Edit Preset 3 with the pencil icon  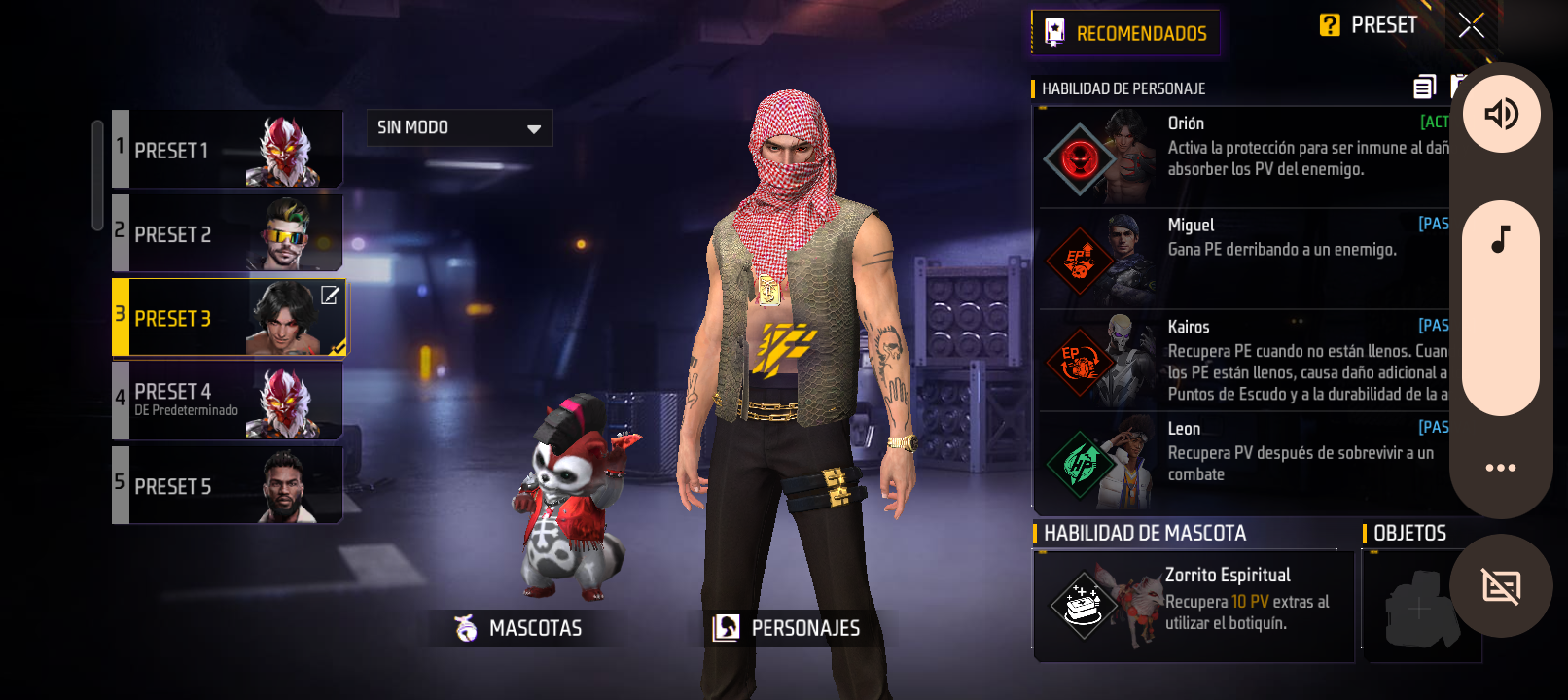[x=331, y=296]
